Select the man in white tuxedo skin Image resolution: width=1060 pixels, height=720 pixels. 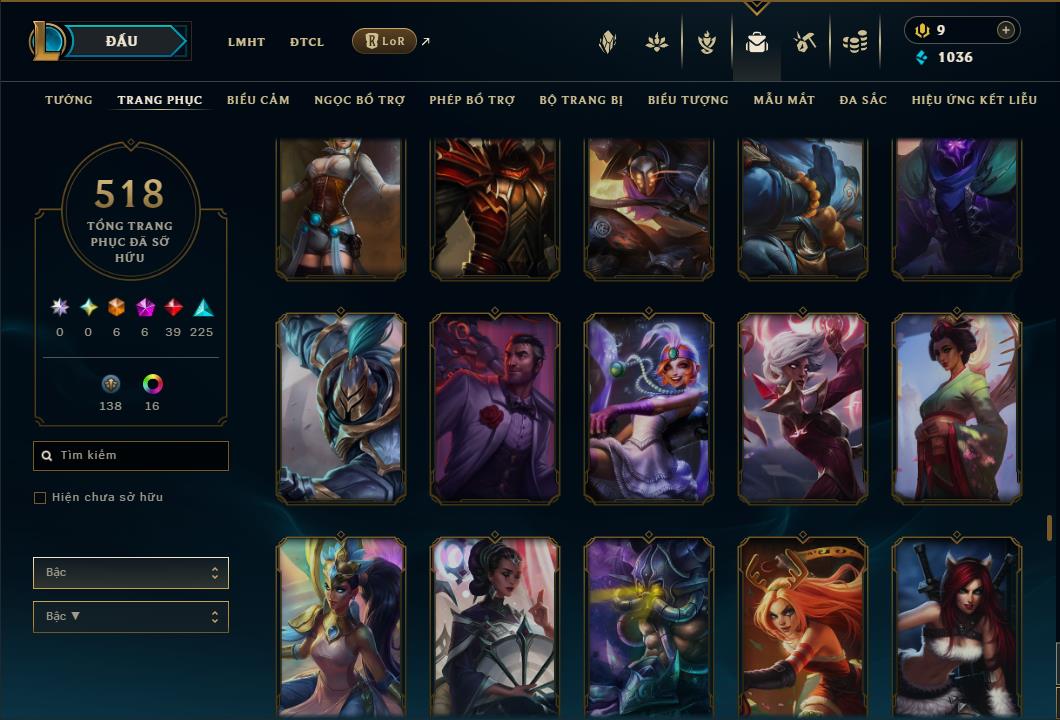coord(495,408)
